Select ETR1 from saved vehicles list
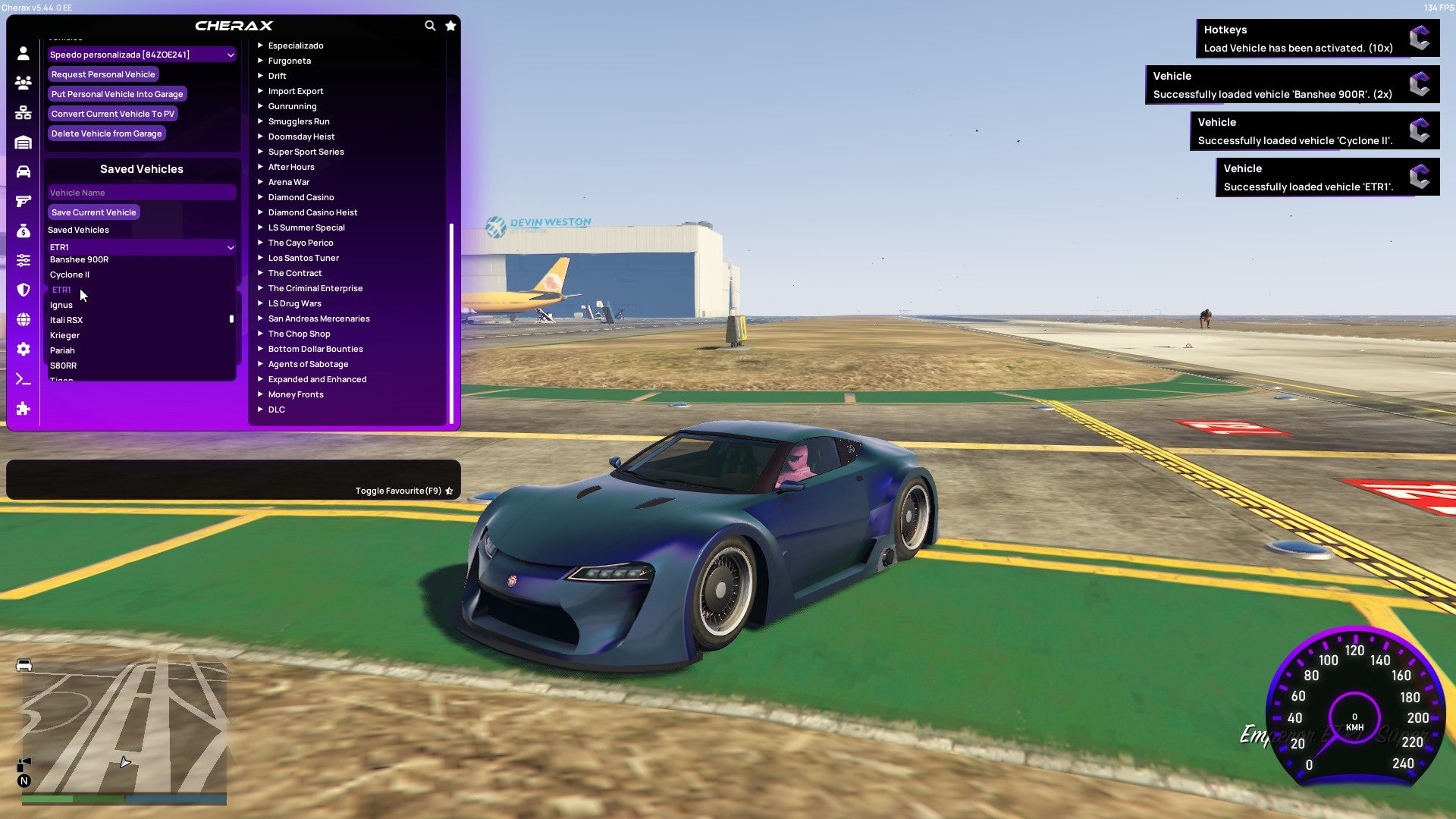The image size is (1456, 819). (x=62, y=290)
